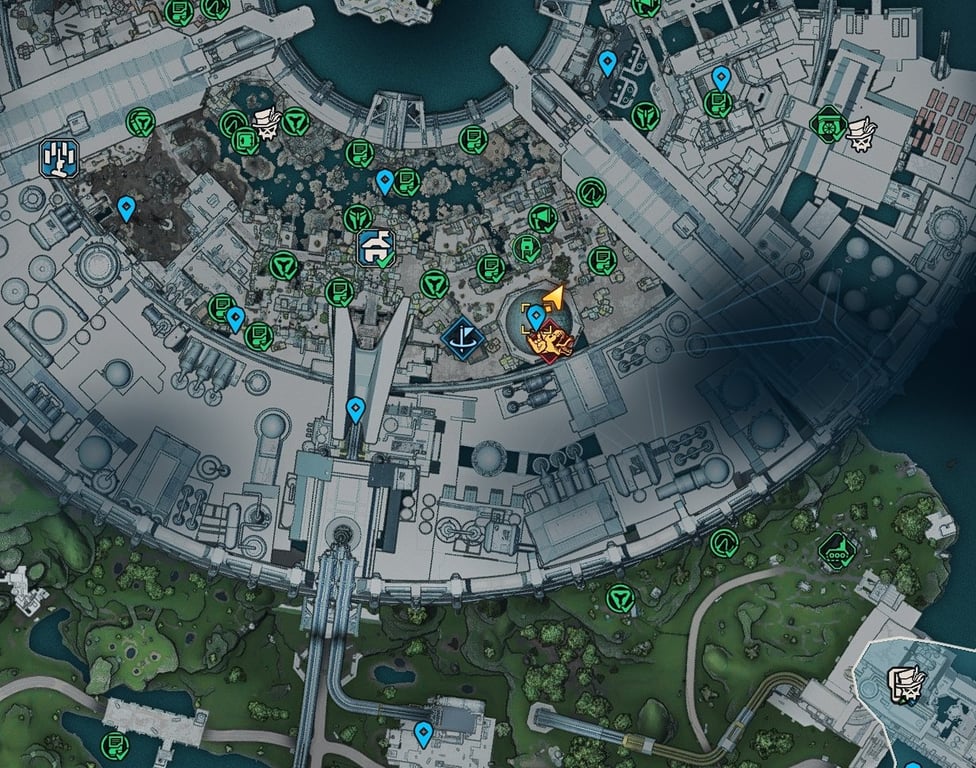Click the blue diamond sail flag marker
This screenshot has width=976, height=768.
coord(463,338)
